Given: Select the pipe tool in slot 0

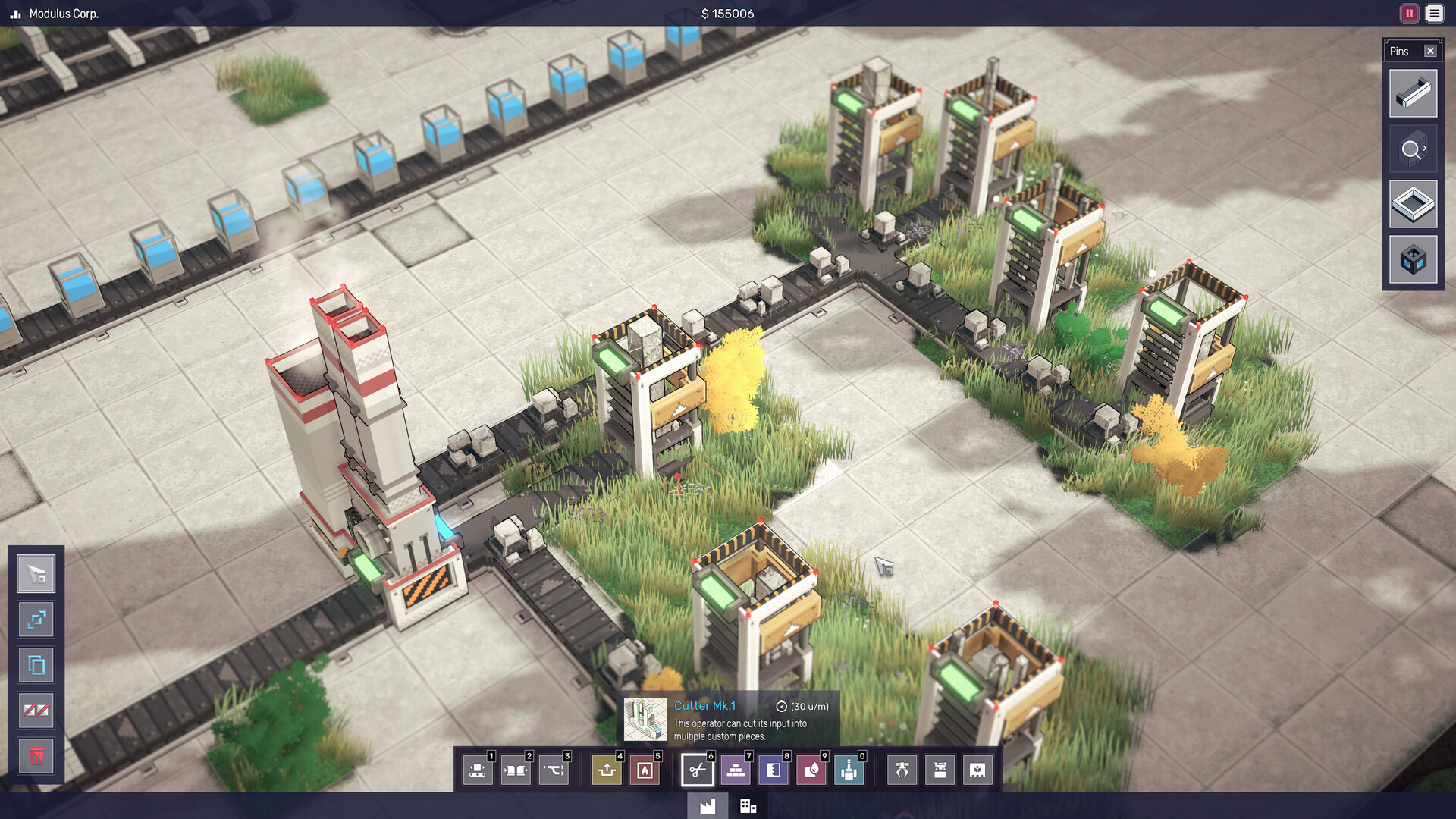Looking at the screenshot, I should tap(849, 770).
